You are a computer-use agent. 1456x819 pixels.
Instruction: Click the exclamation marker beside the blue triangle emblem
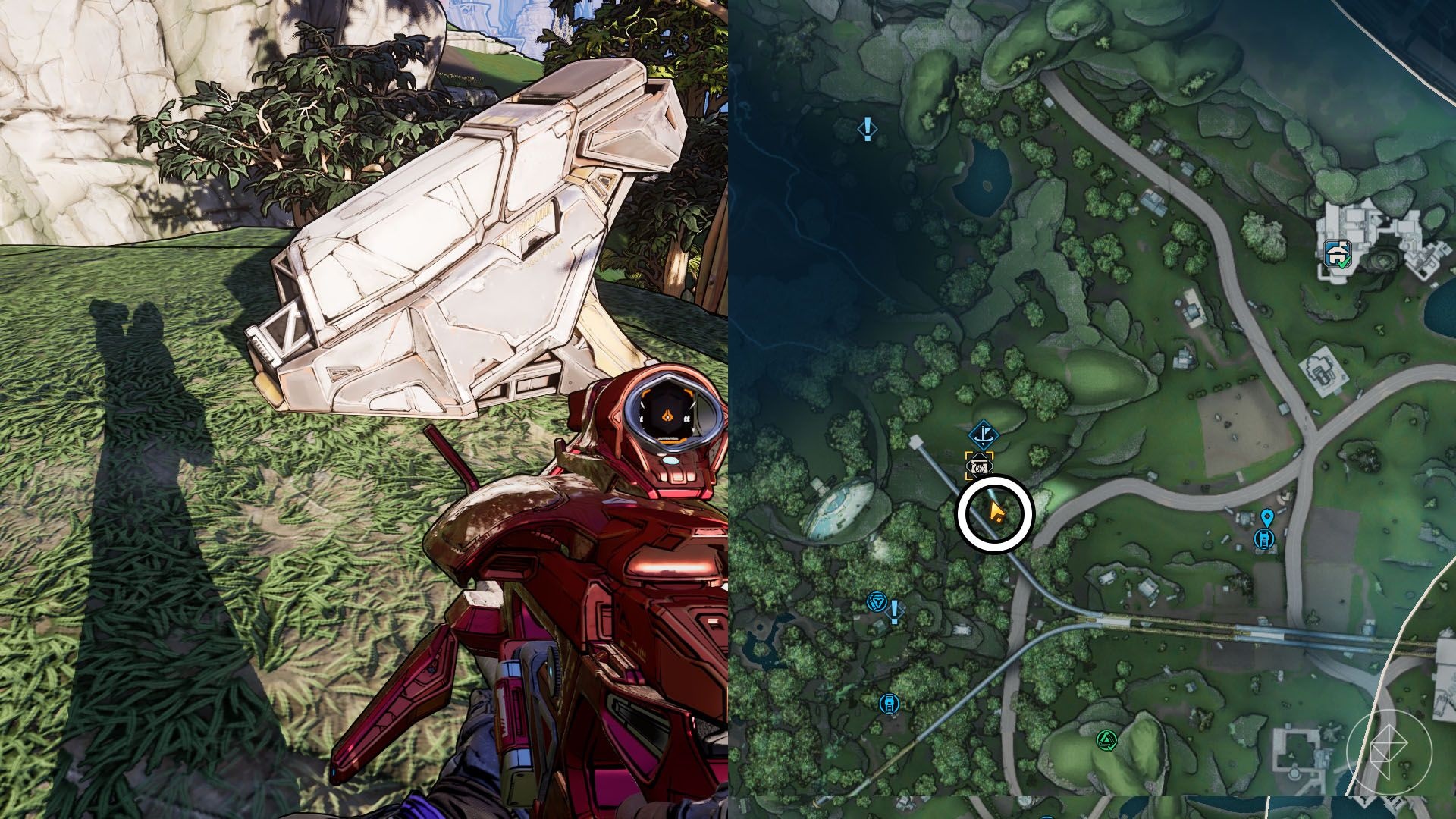click(895, 610)
